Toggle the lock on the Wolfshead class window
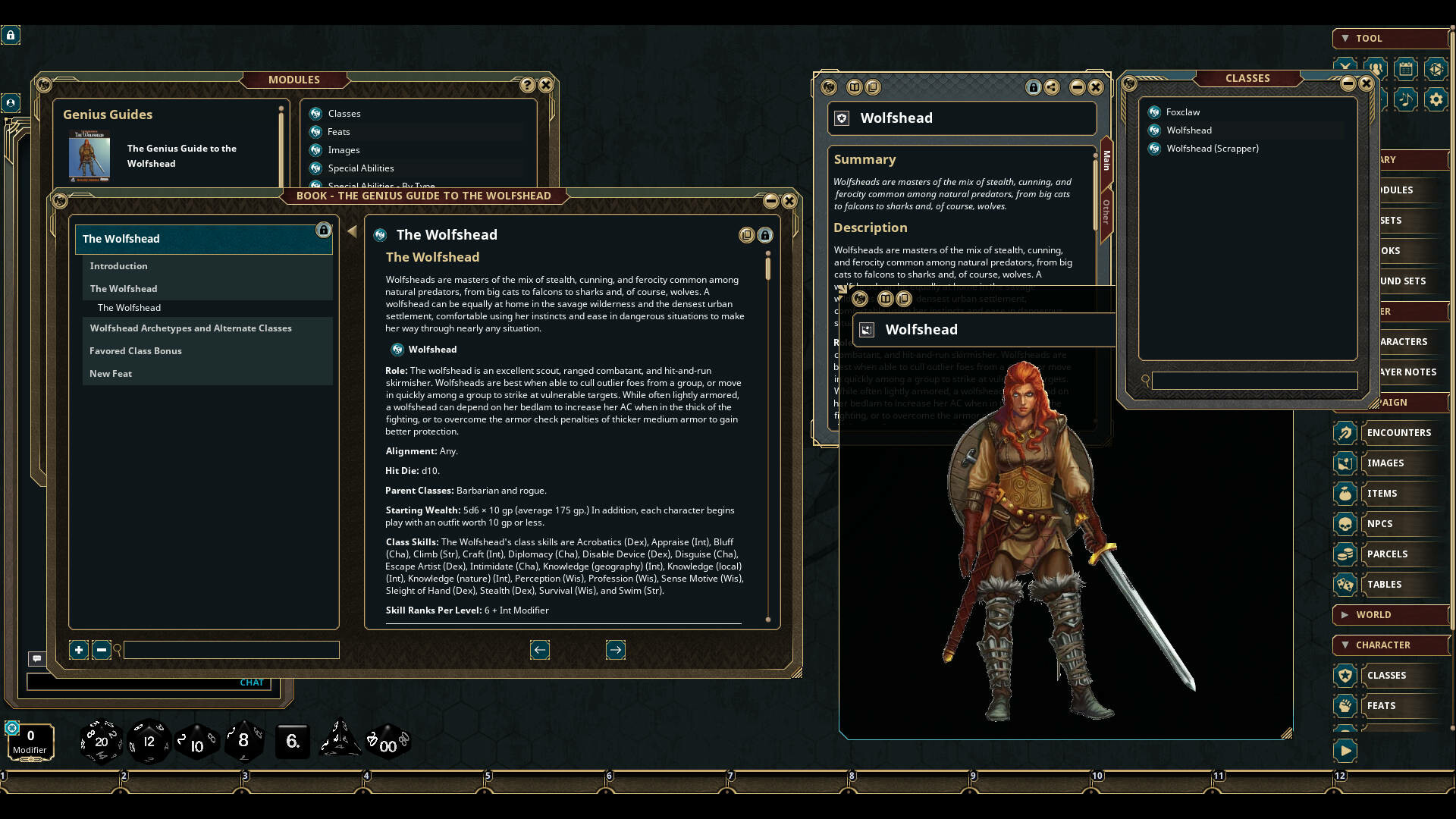Viewport: 1456px width, 819px height. (x=1034, y=87)
